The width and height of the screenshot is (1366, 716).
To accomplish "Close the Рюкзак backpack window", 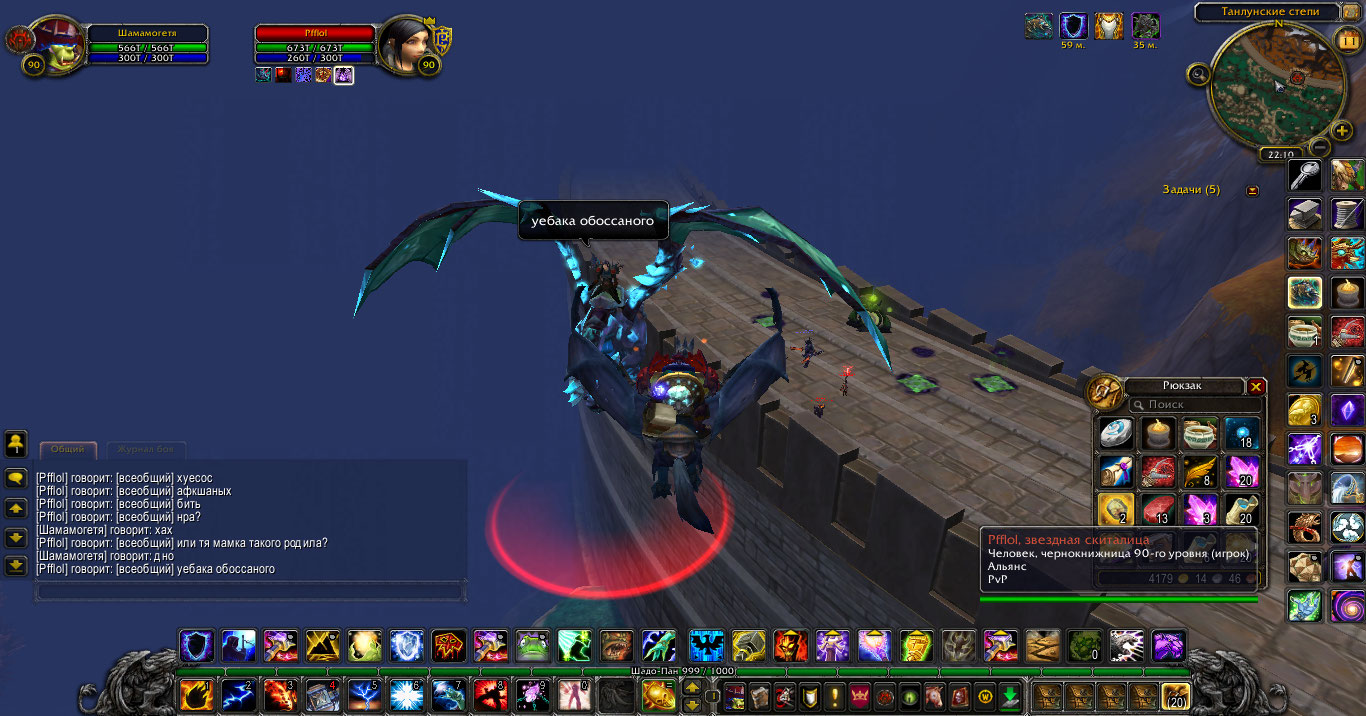I will click(1257, 387).
